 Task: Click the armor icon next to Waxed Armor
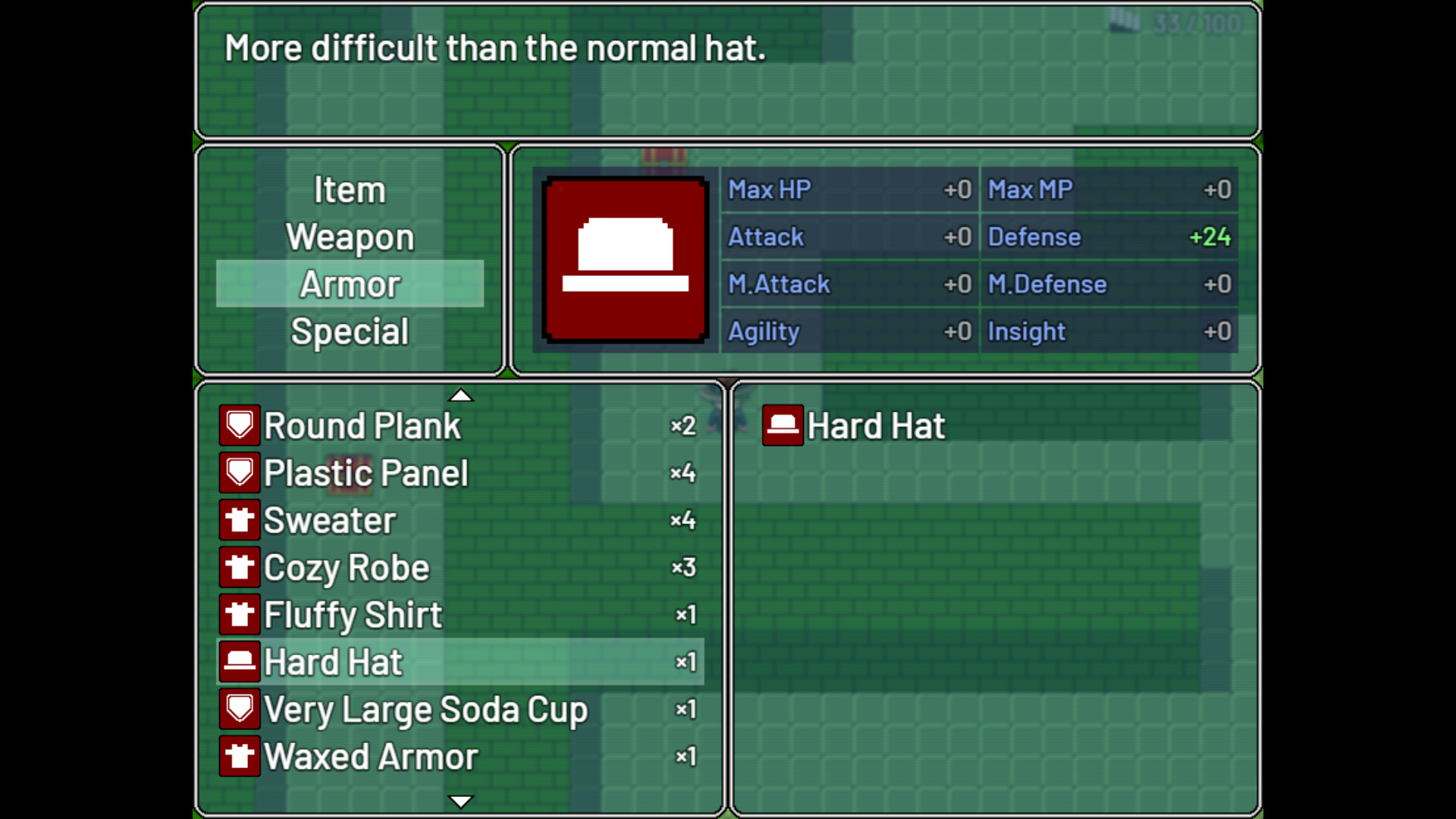pos(239,755)
